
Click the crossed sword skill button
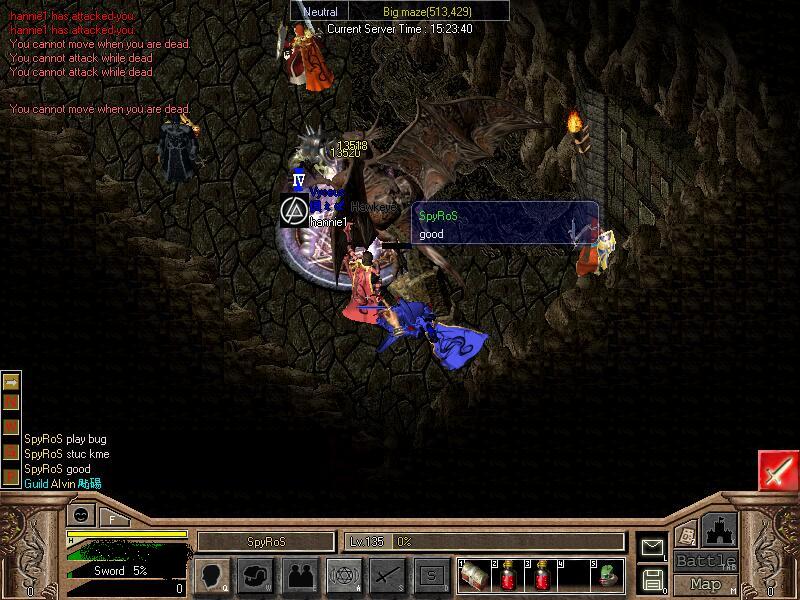click(387, 575)
